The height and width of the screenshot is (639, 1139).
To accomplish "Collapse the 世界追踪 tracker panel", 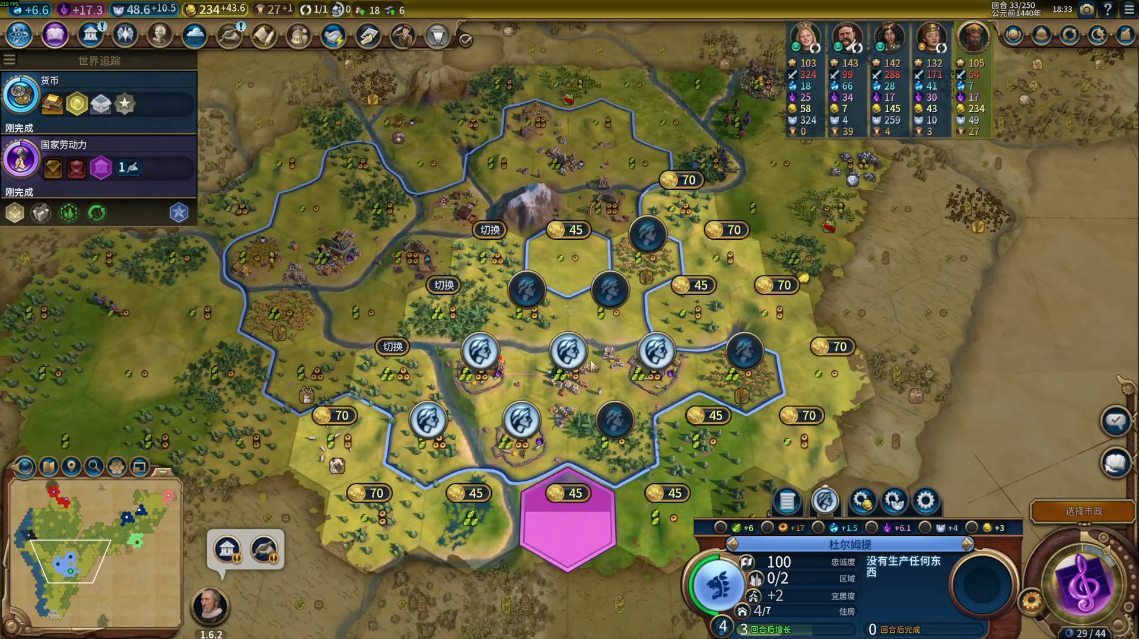I will [x=10, y=60].
